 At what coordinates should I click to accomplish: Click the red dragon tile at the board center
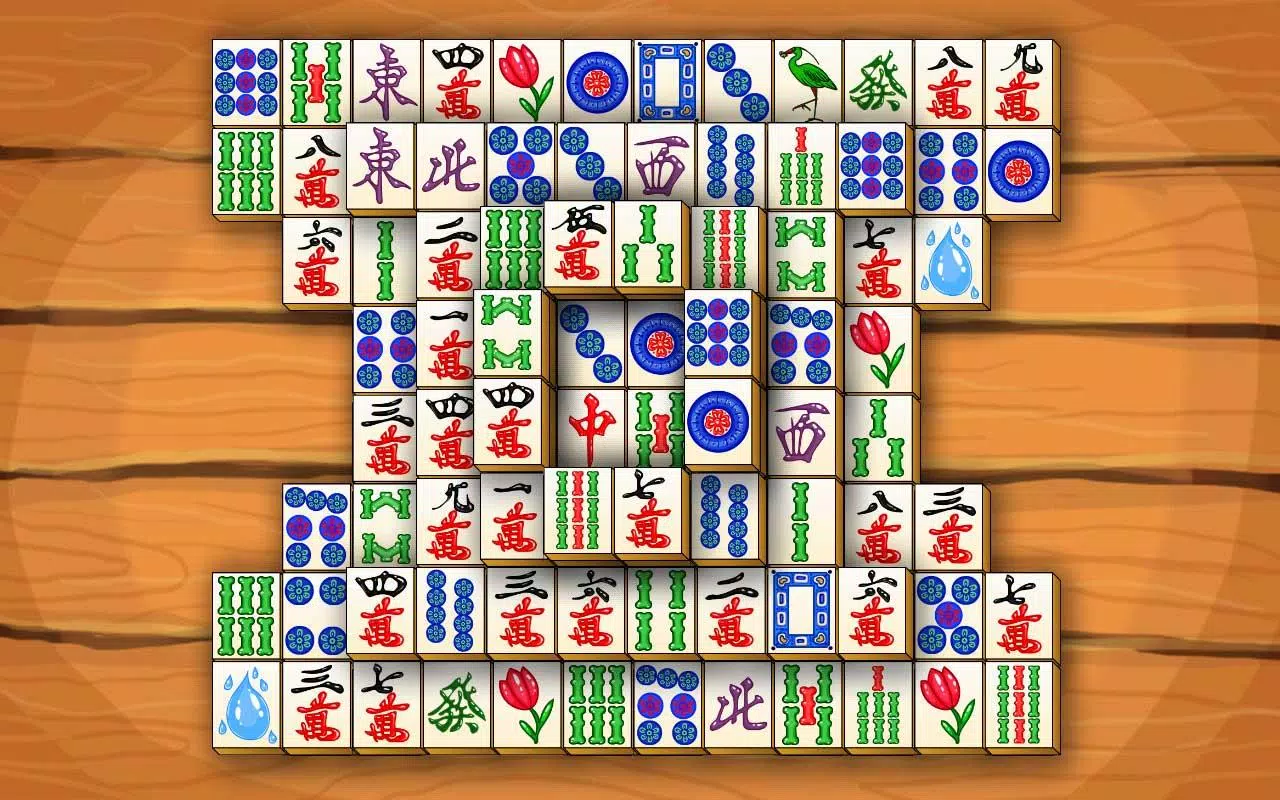tap(590, 425)
